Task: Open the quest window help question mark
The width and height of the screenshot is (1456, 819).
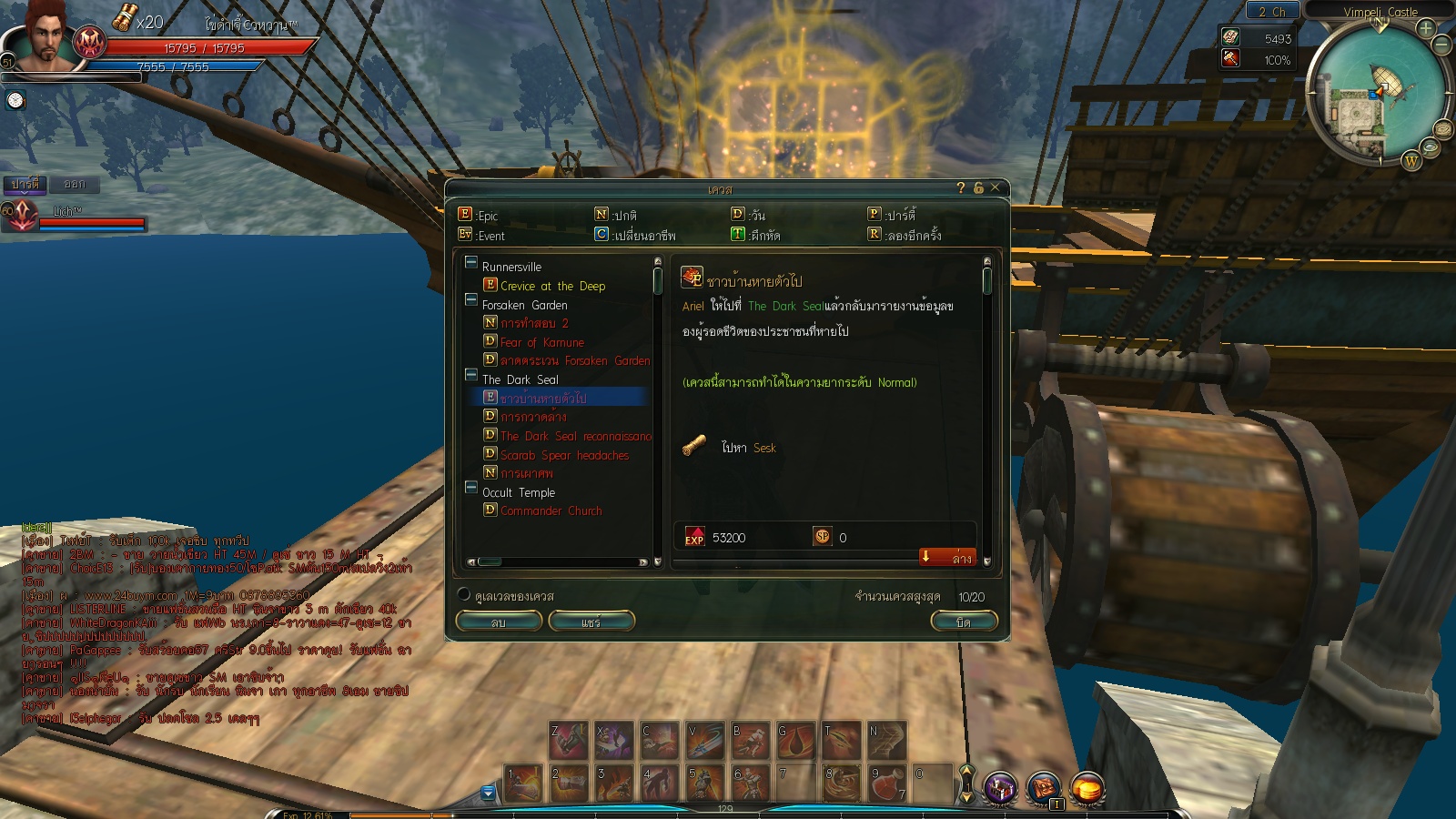Action: coord(961,187)
